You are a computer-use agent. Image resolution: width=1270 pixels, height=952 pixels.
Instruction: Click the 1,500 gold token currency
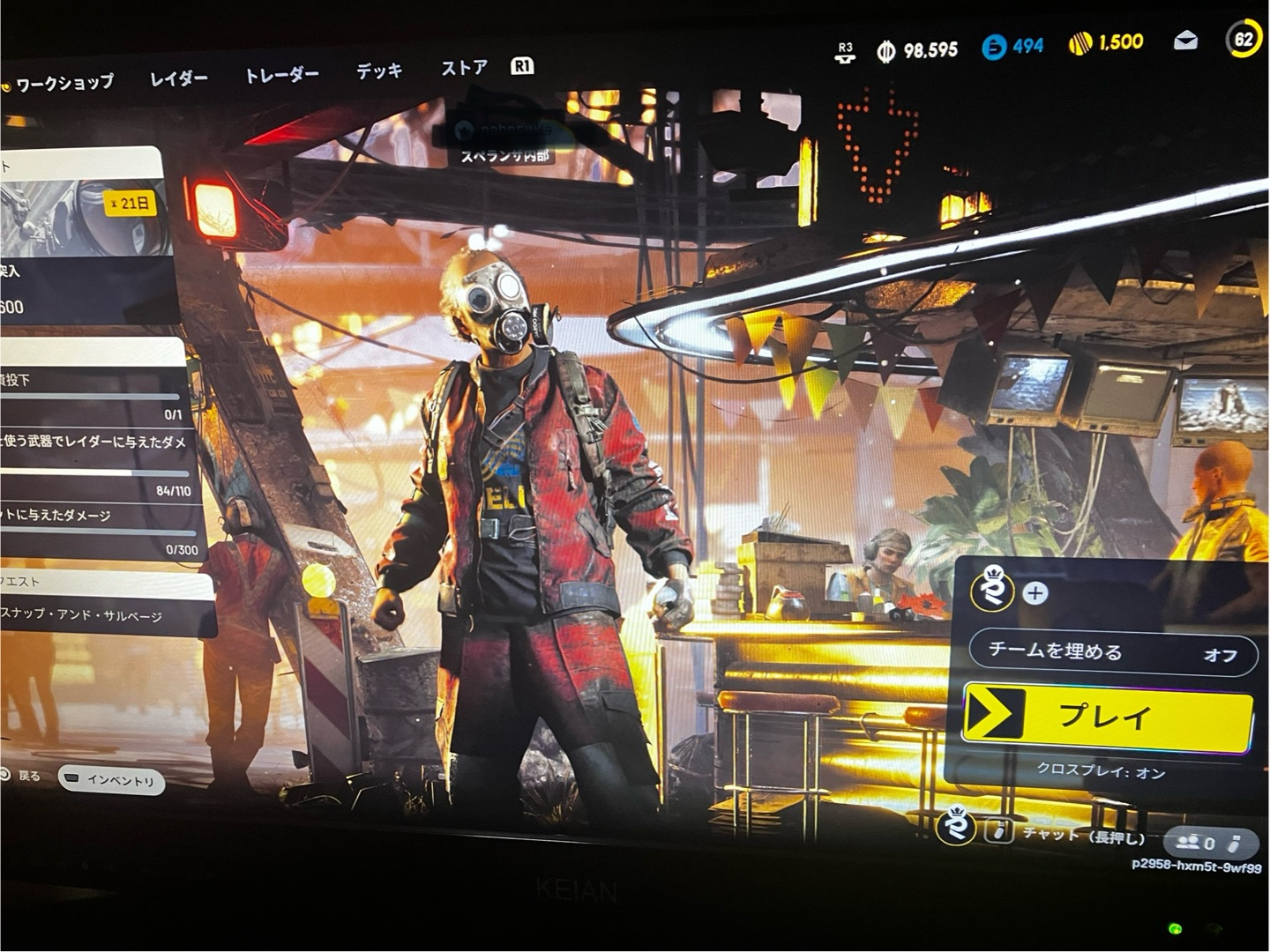1107,42
